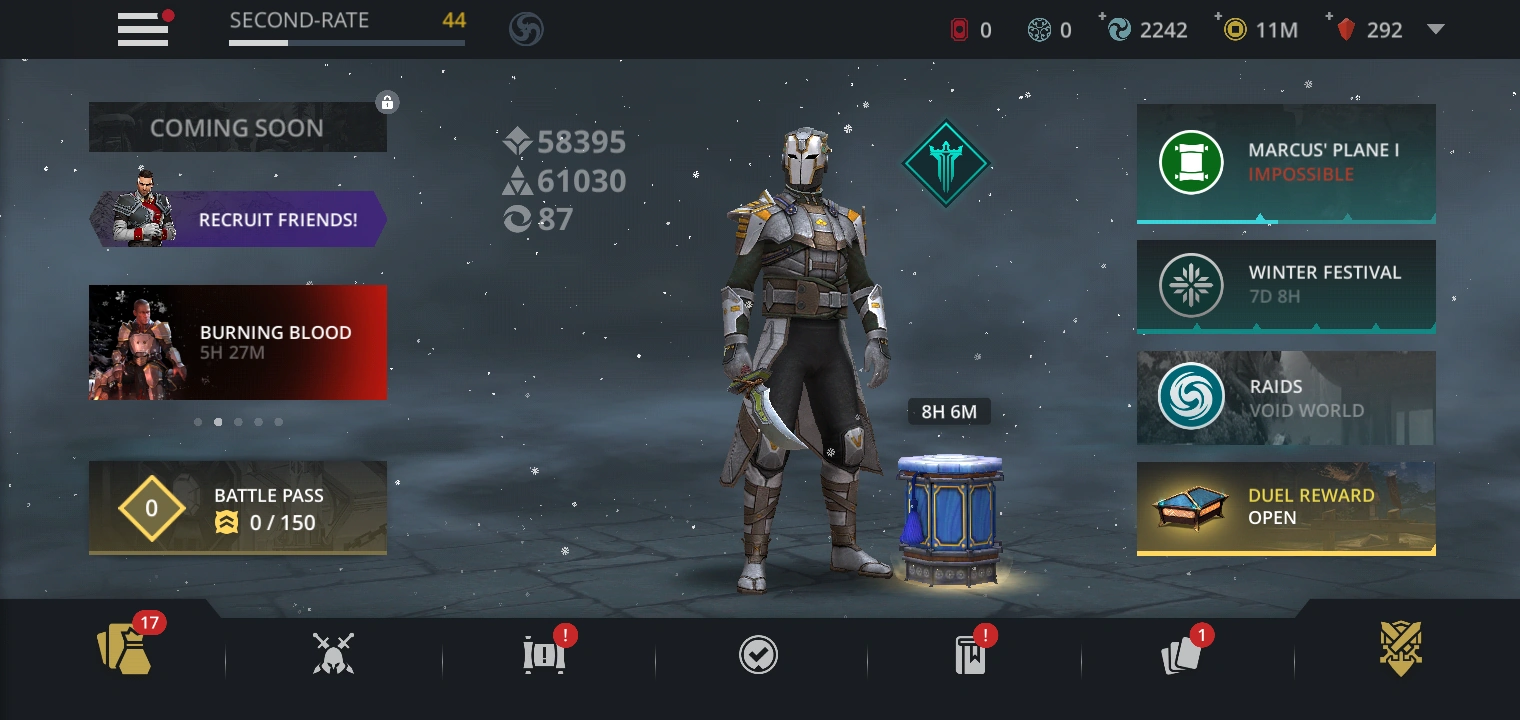Screen dimensions: 1520x720
Task: Open the shop icon with notification badge
Action: coord(543,652)
